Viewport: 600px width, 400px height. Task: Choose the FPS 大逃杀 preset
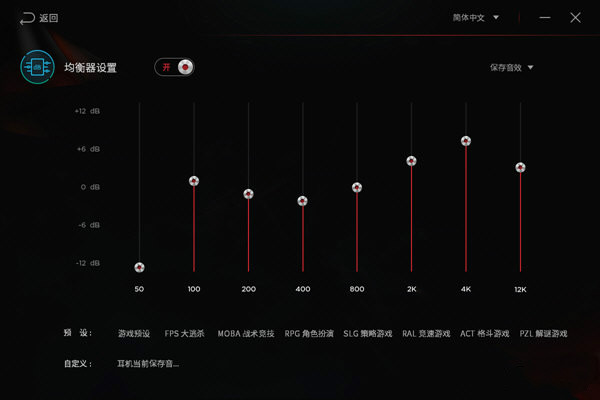[184, 333]
